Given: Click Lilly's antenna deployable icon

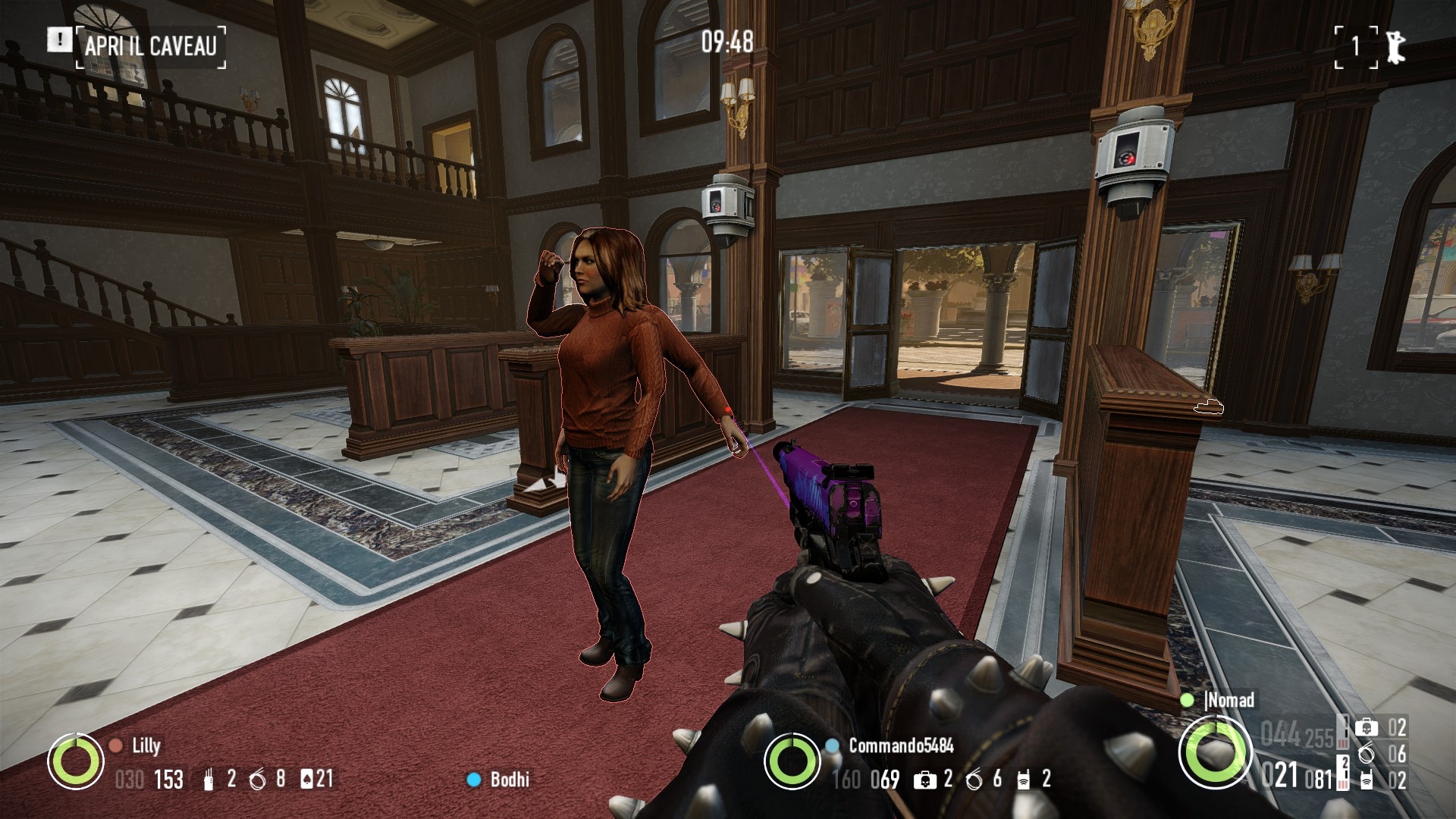Looking at the screenshot, I should point(209,780).
